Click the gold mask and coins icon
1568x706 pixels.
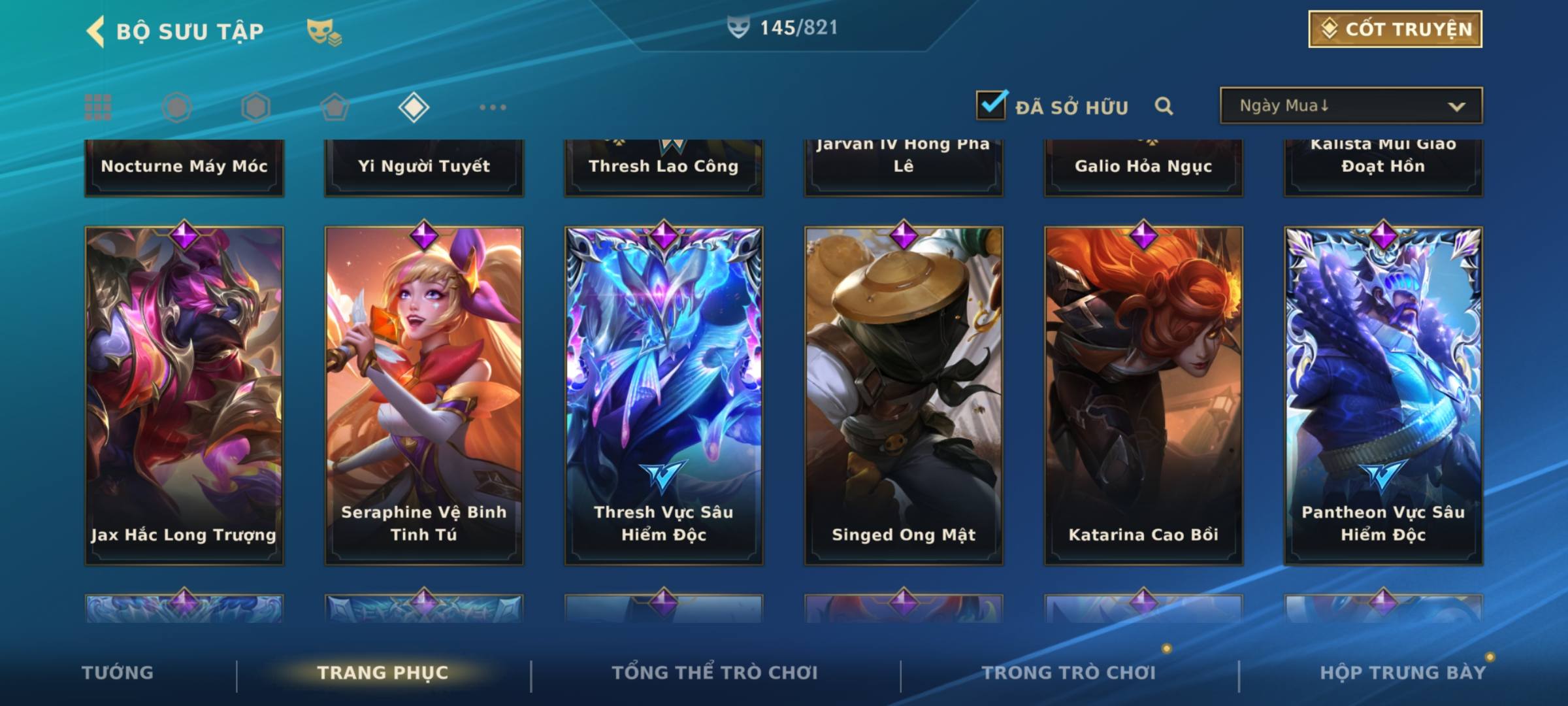[x=323, y=32]
